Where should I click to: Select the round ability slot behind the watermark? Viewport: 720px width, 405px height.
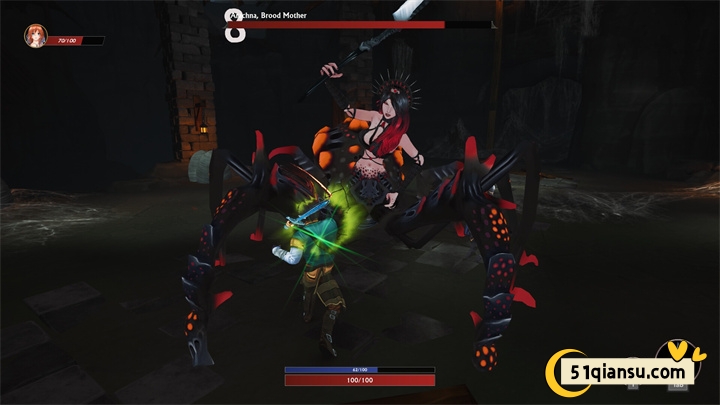(x=677, y=361)
